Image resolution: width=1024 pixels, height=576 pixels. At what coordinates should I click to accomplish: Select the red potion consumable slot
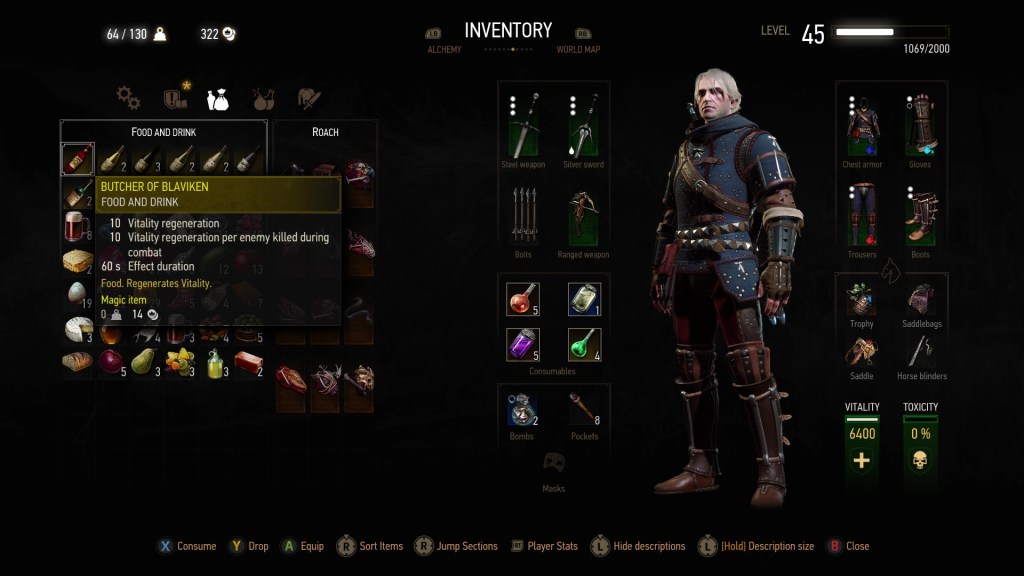coord(523,298)
